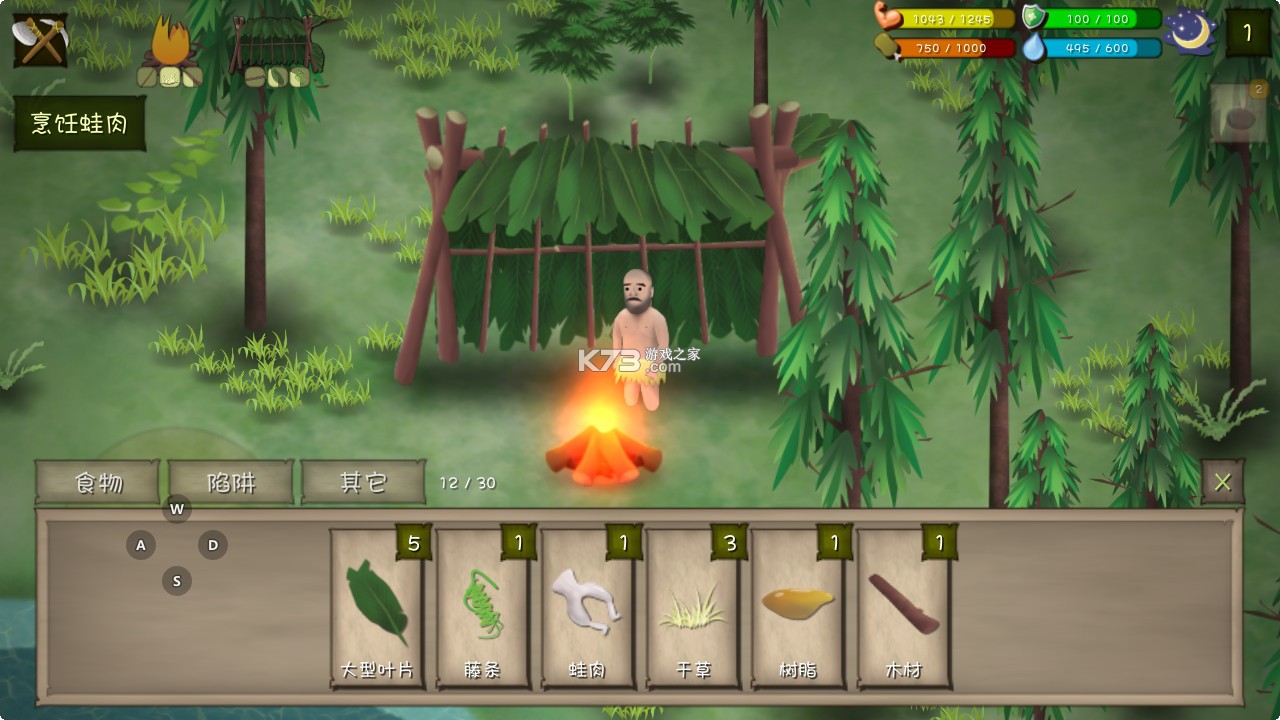Screen dimensions: 1280x720
Task: Pick the 干草 dry grass card
Action: 693,609
